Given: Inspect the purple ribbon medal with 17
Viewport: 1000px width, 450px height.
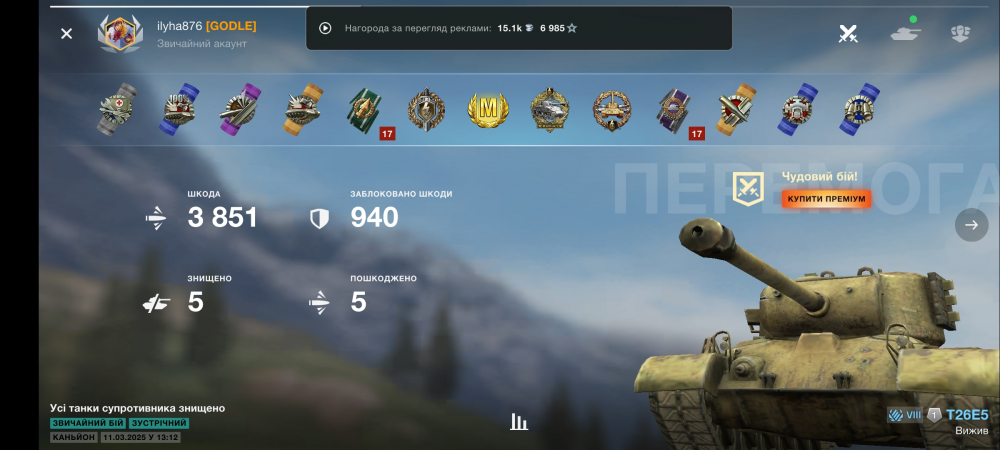Looking at the screenshot, I should pos(676,109).
